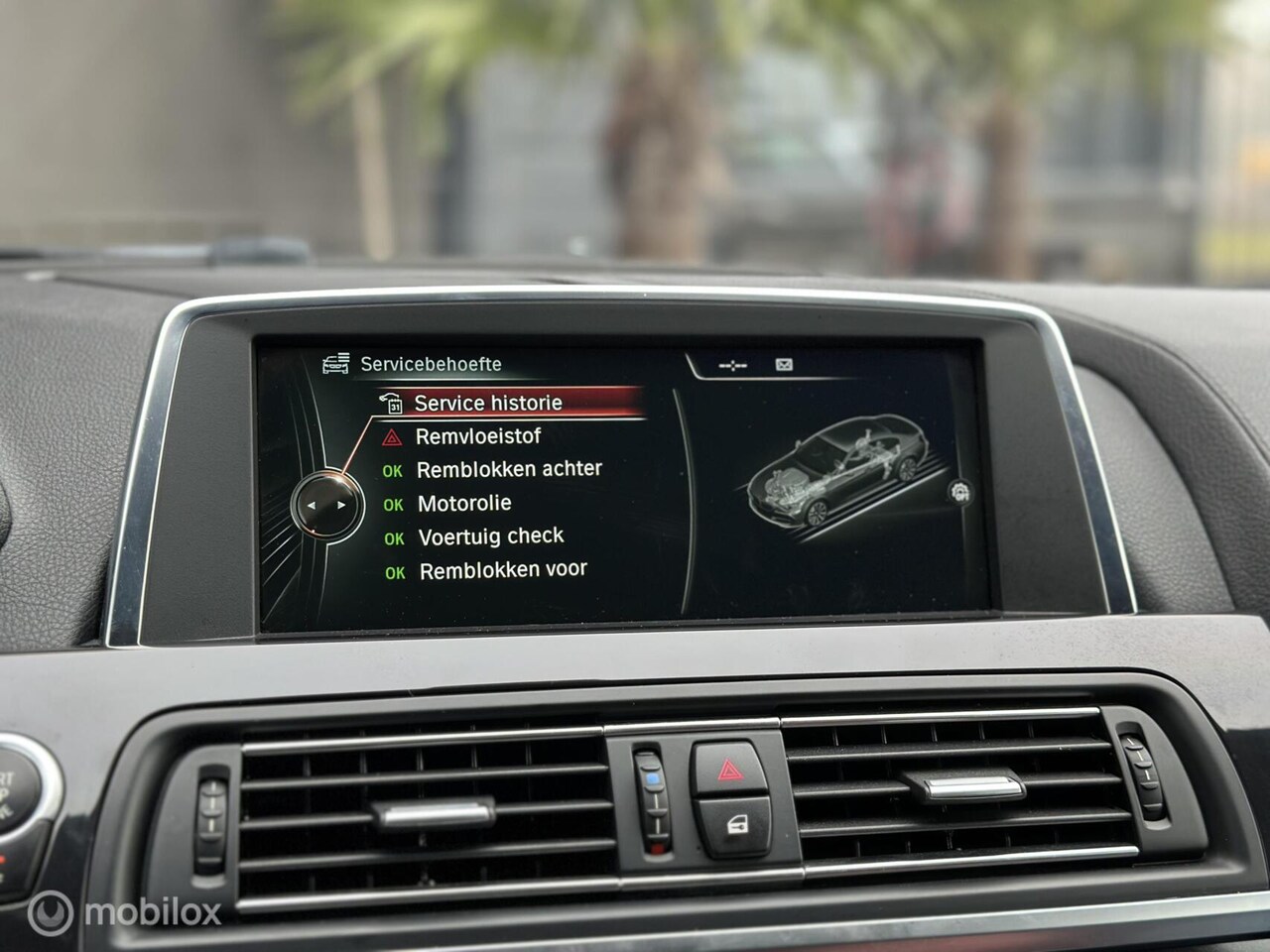Select the Remvloeistof warning item
This screenshot has height=952, width=1270.
[x=478, y=436]
